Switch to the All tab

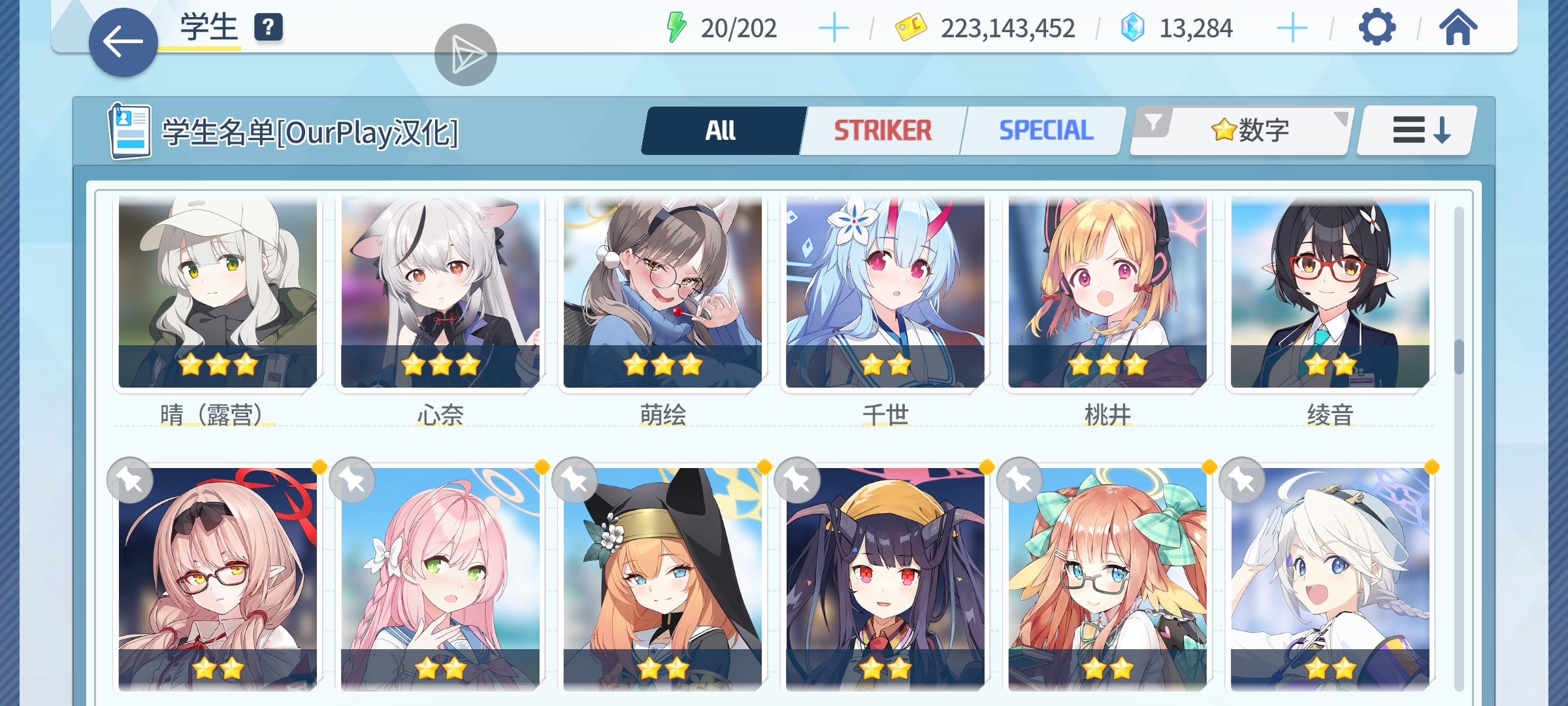tap(722, 131)
